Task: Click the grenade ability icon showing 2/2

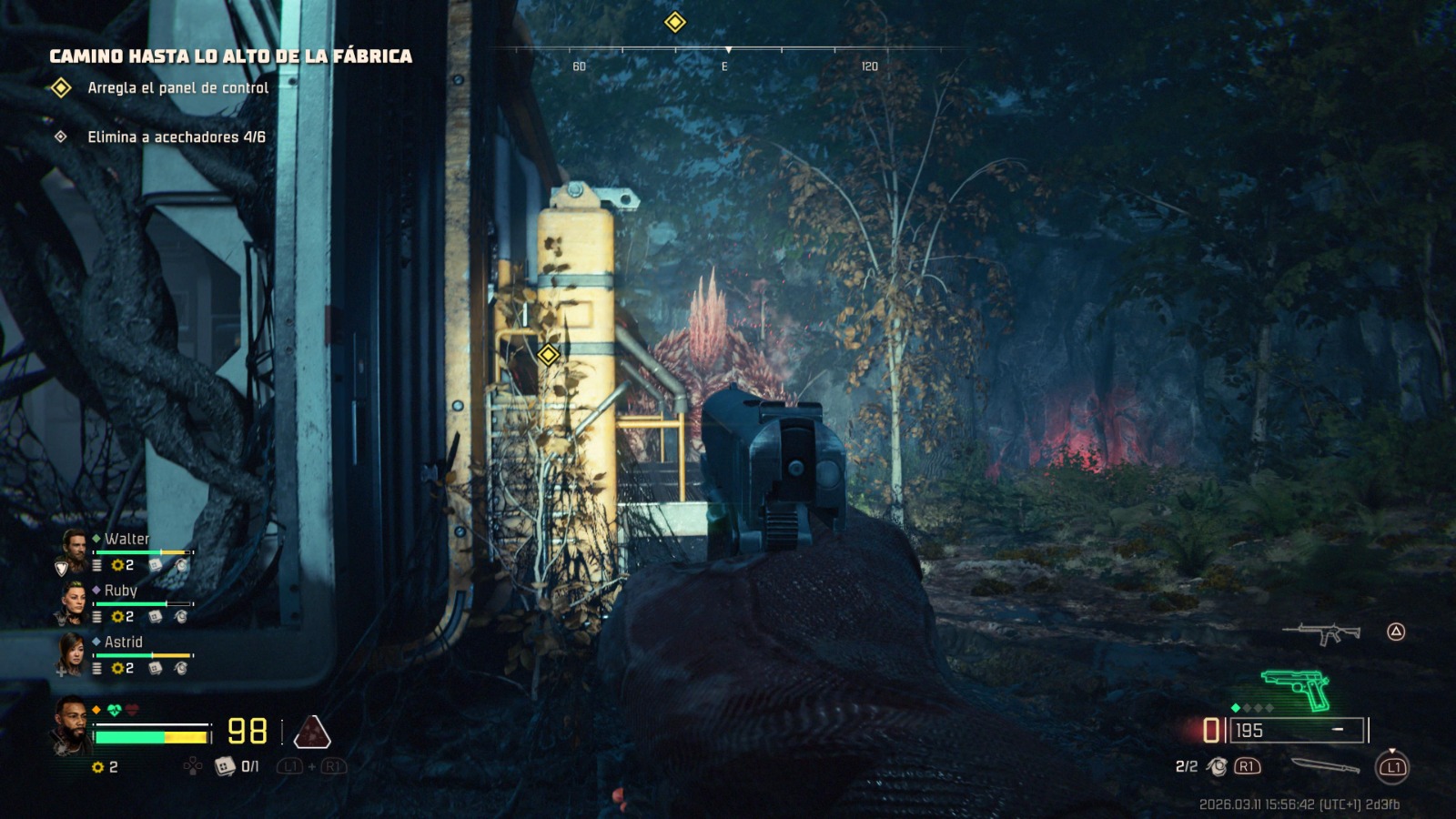Action: pyautogui.click(x=1217, y=767)
